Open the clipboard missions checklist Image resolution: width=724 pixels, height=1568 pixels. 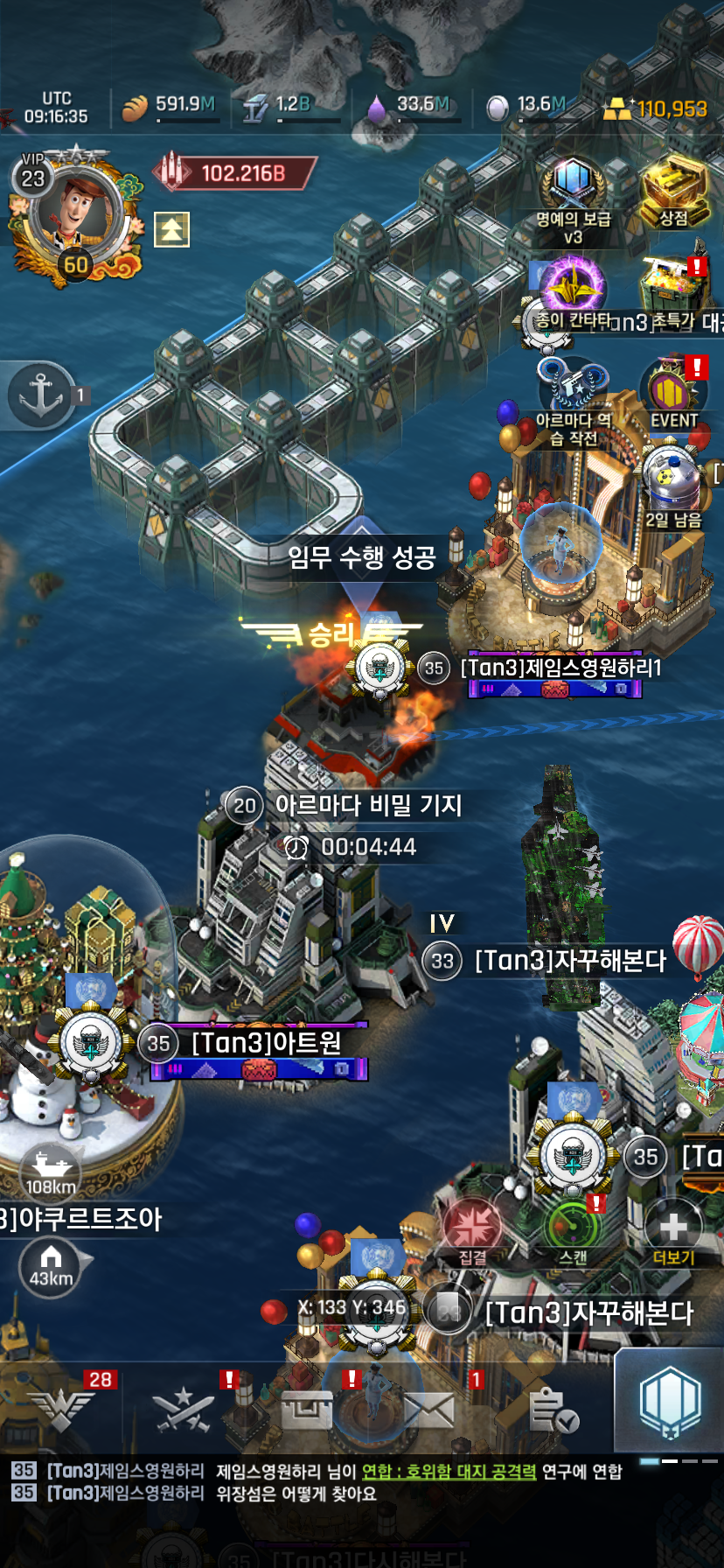click(553, 1409)
